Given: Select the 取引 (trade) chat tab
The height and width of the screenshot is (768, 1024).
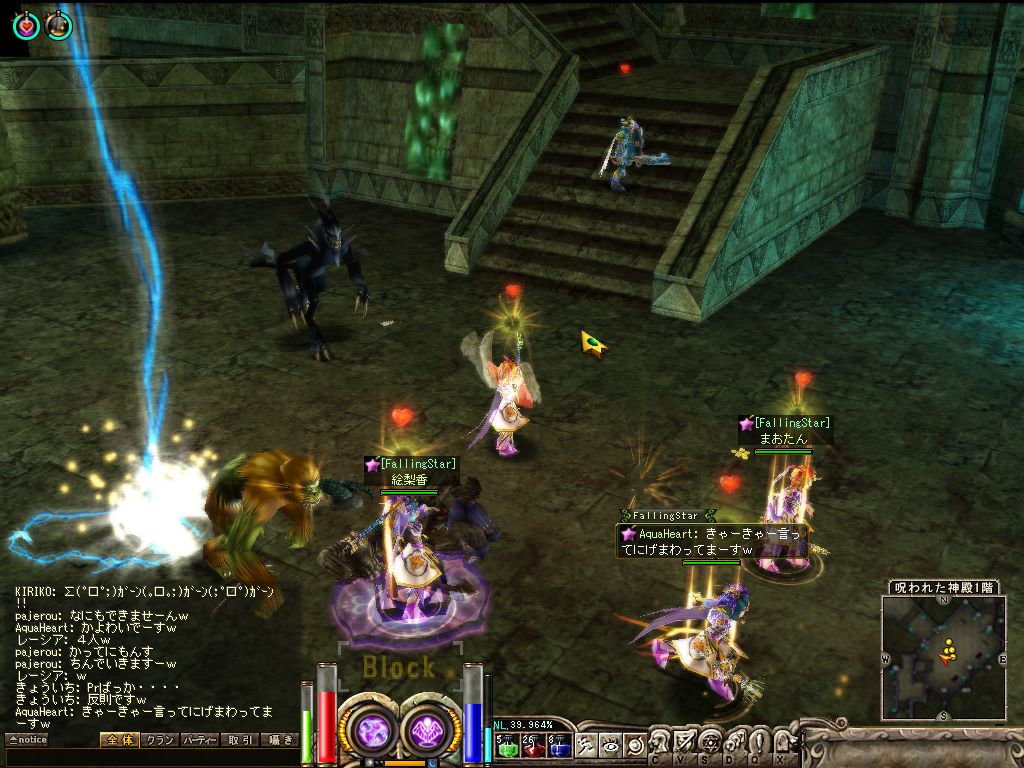Looking at the screenshot, I should (239, 740).
